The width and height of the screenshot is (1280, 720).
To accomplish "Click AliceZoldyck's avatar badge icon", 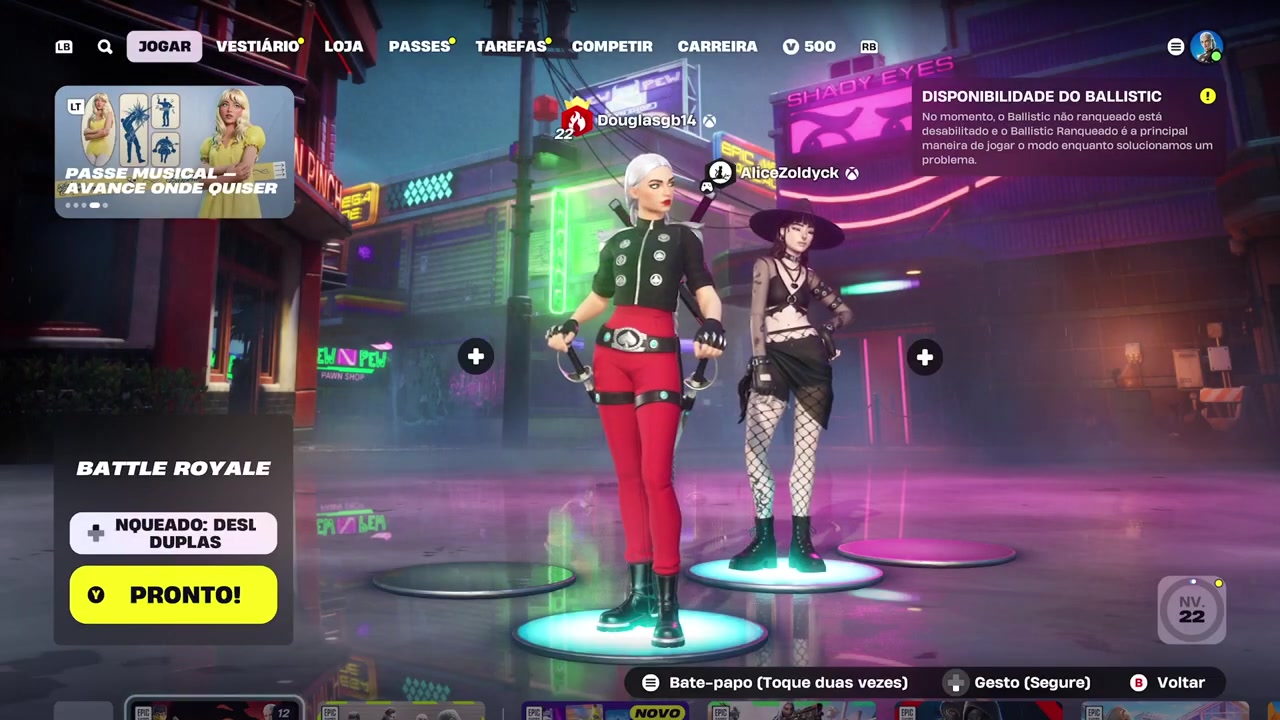I will point(719,172).
